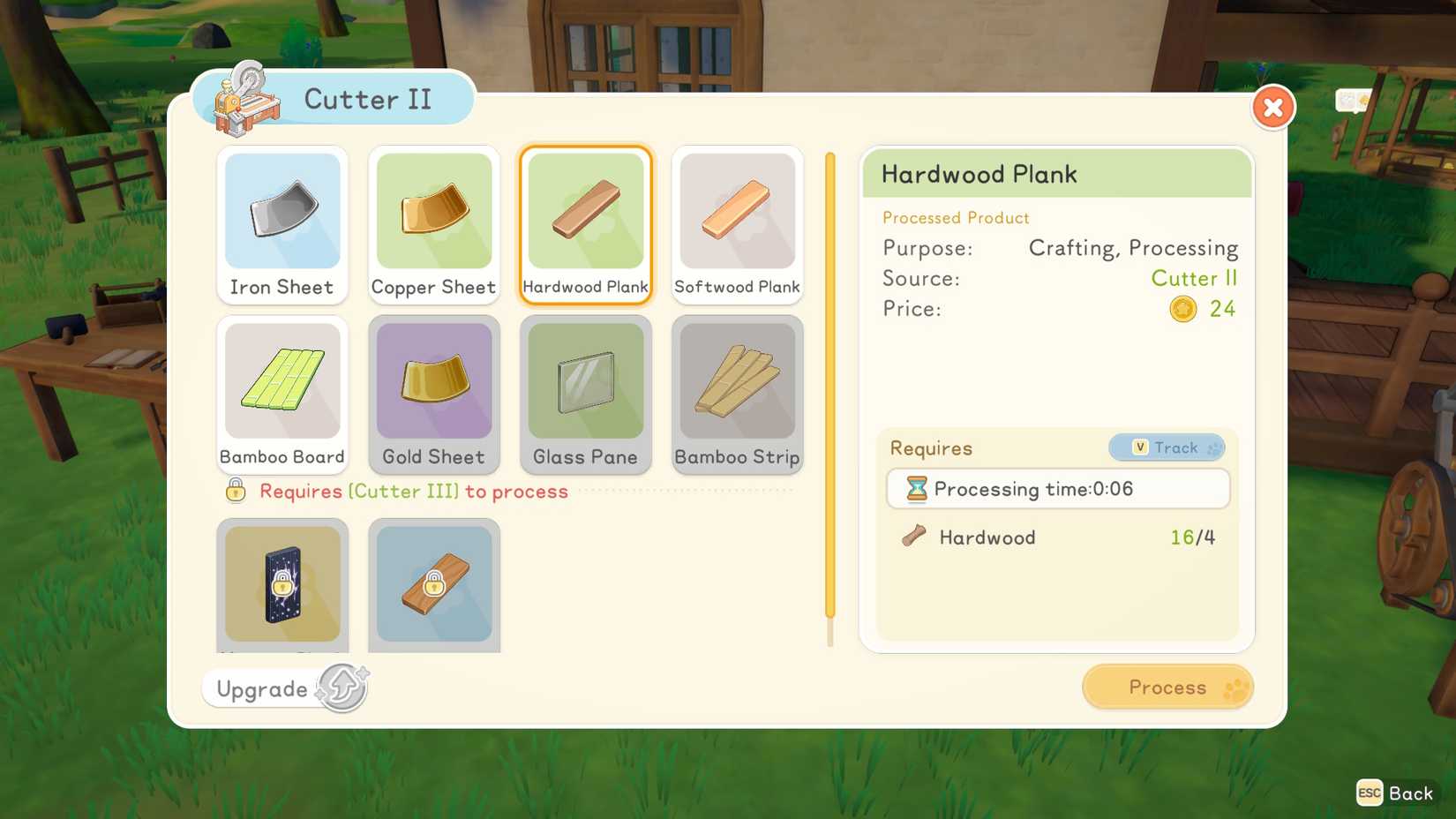
Task: Click the Hardwood ingredient entry
Action: pos(988,537)
